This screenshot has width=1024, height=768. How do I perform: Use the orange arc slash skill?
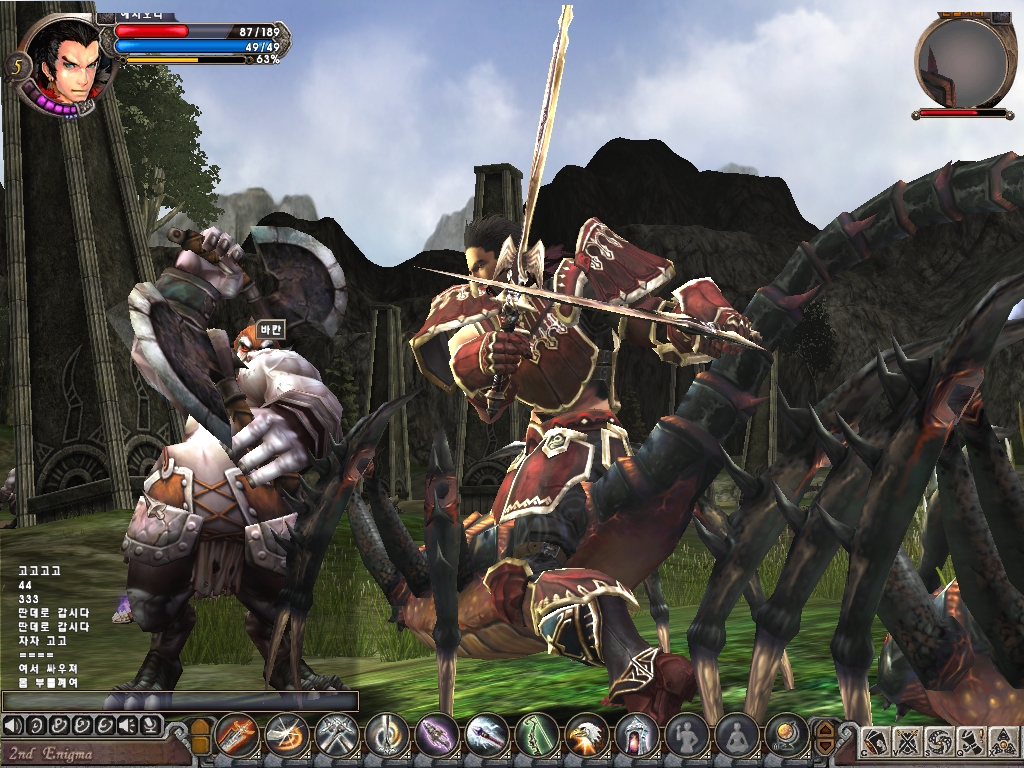click(x=287, y=737)
